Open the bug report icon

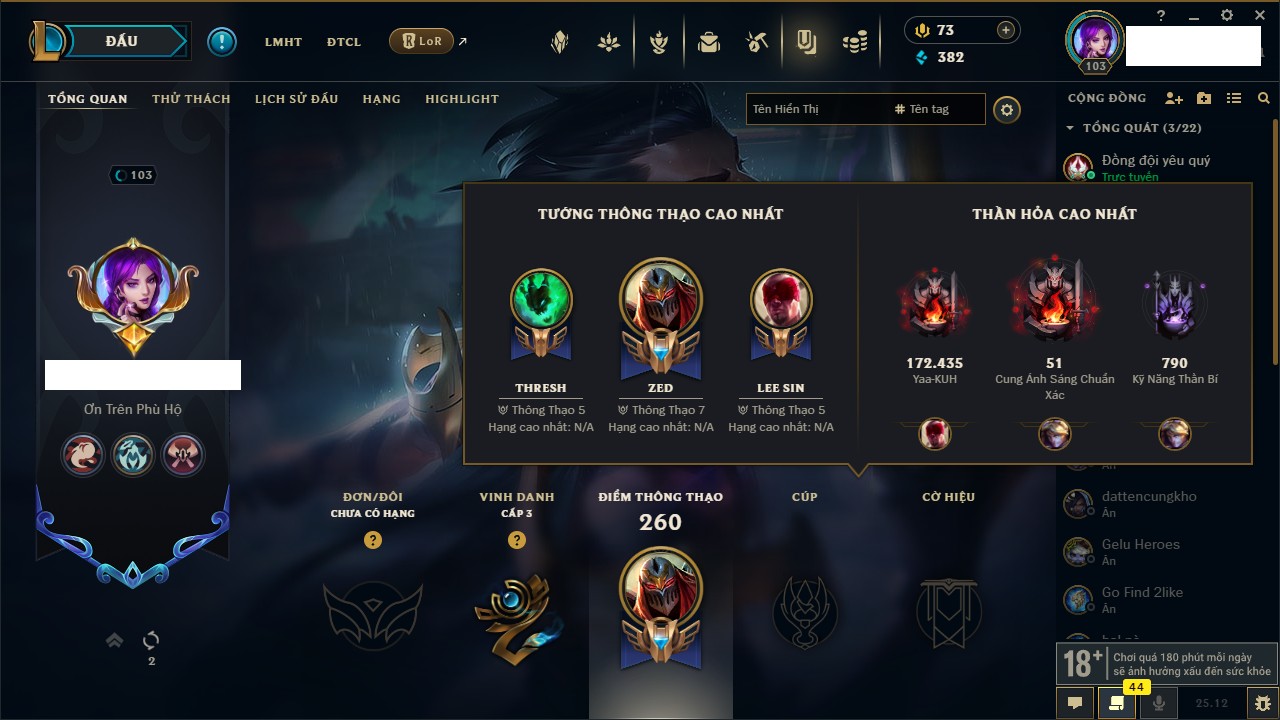coord(1263,703)
